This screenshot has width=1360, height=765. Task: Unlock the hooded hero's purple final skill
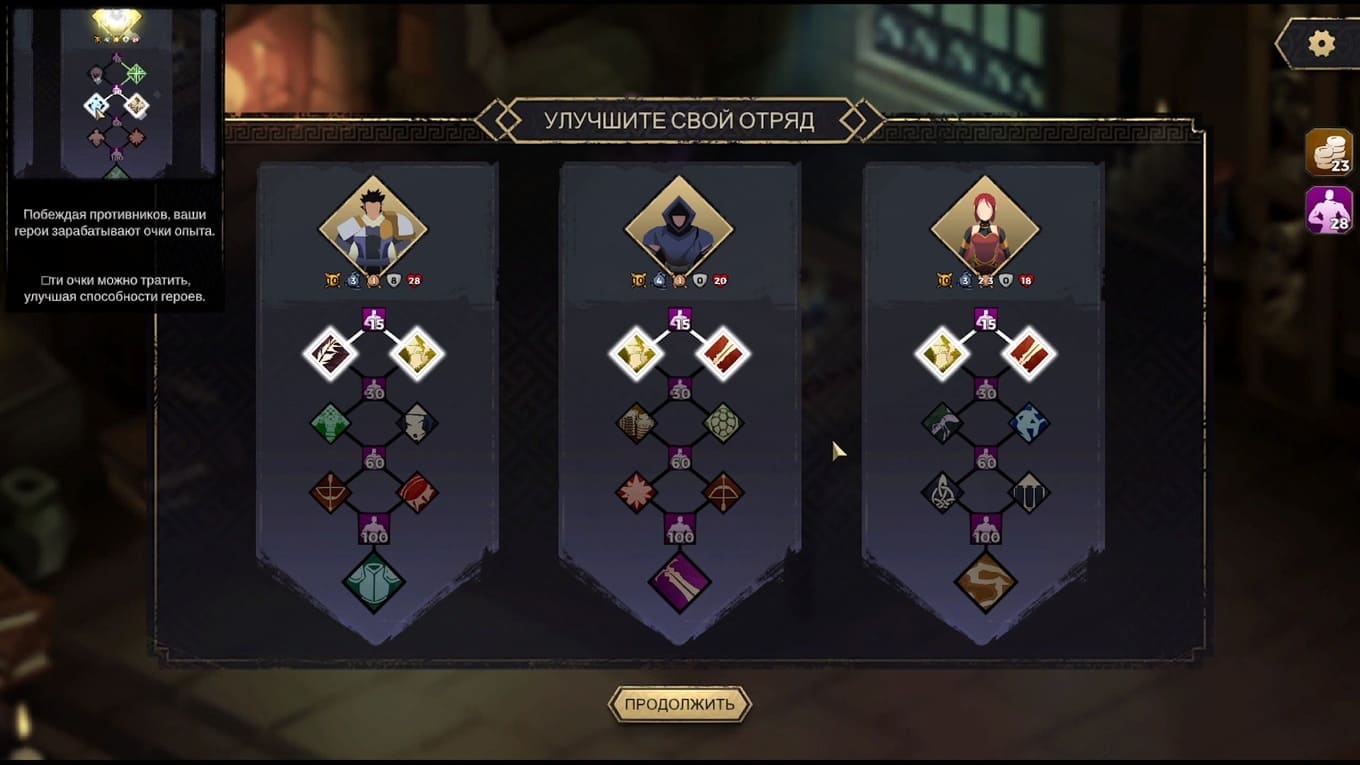(679, 582)
